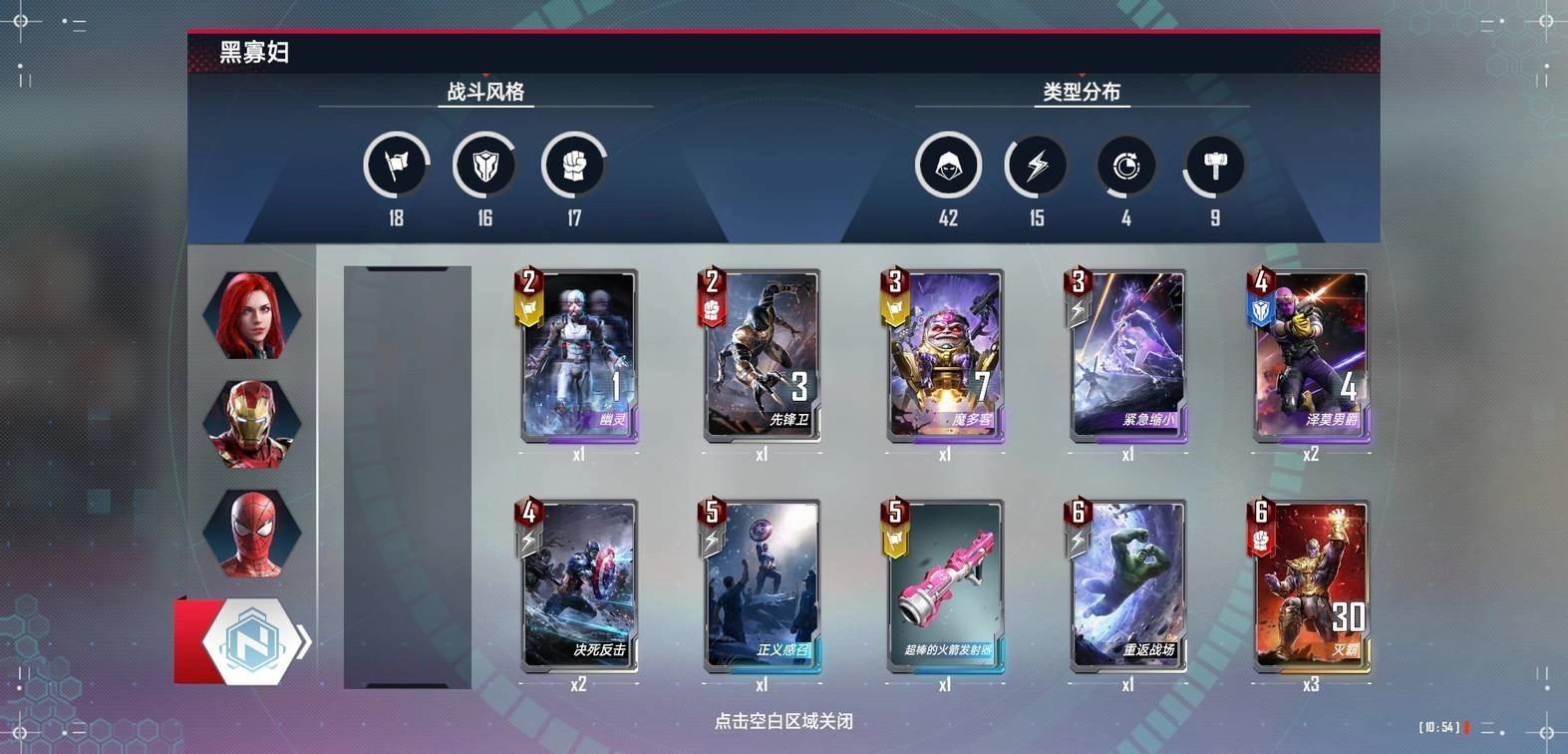Open the red dropdown marker above 战斗风格
The image size is (1568, 754).
[x=485, y=74]
